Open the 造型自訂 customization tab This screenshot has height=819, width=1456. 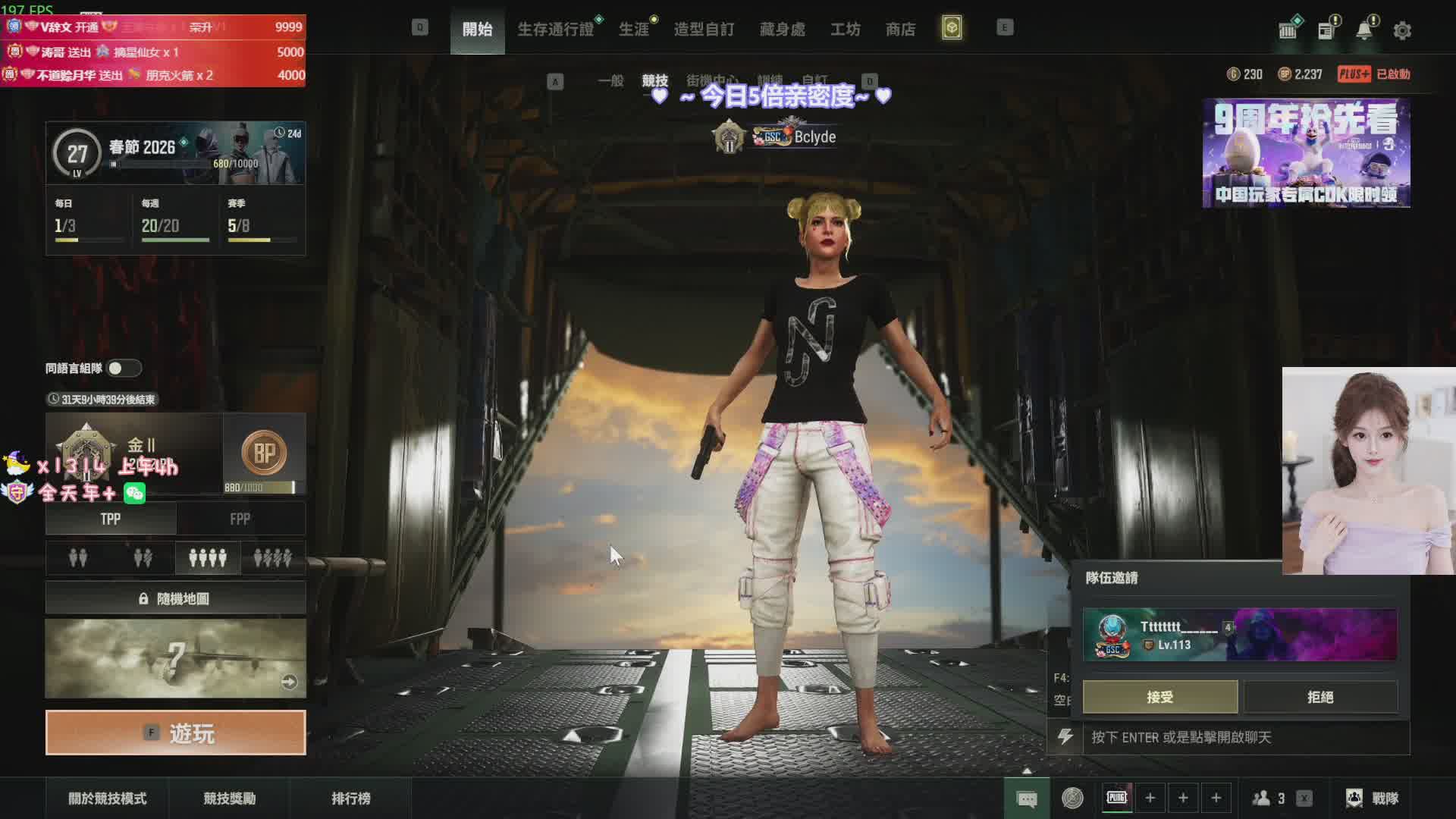pyautogui.click(x=704, y=30)
